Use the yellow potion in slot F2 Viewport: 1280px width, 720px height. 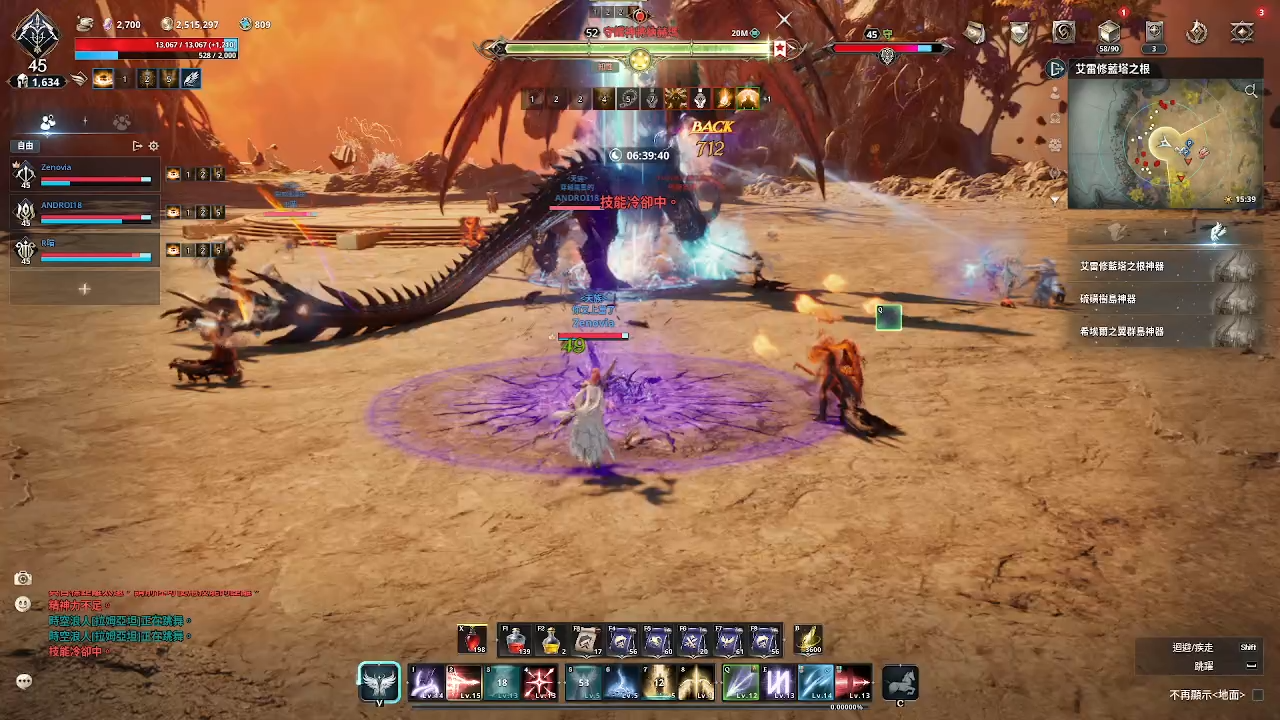[551, 640]
